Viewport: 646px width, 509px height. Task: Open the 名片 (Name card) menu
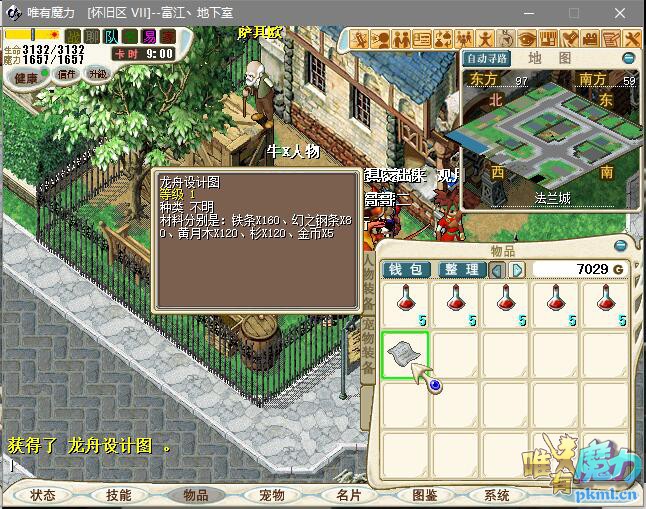click(347, 495)
